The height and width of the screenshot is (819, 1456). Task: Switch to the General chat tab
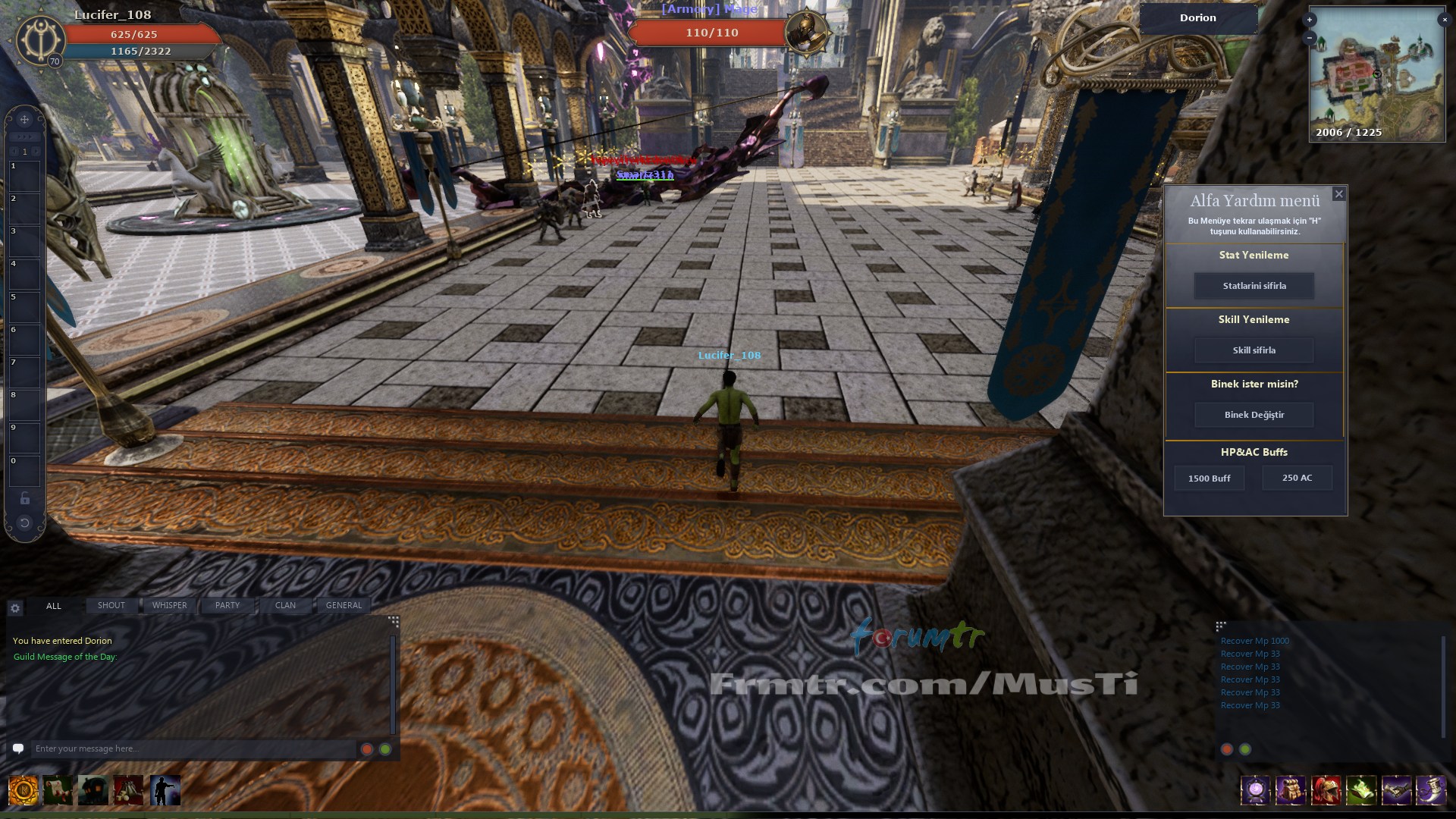click(x=344, y=605)
